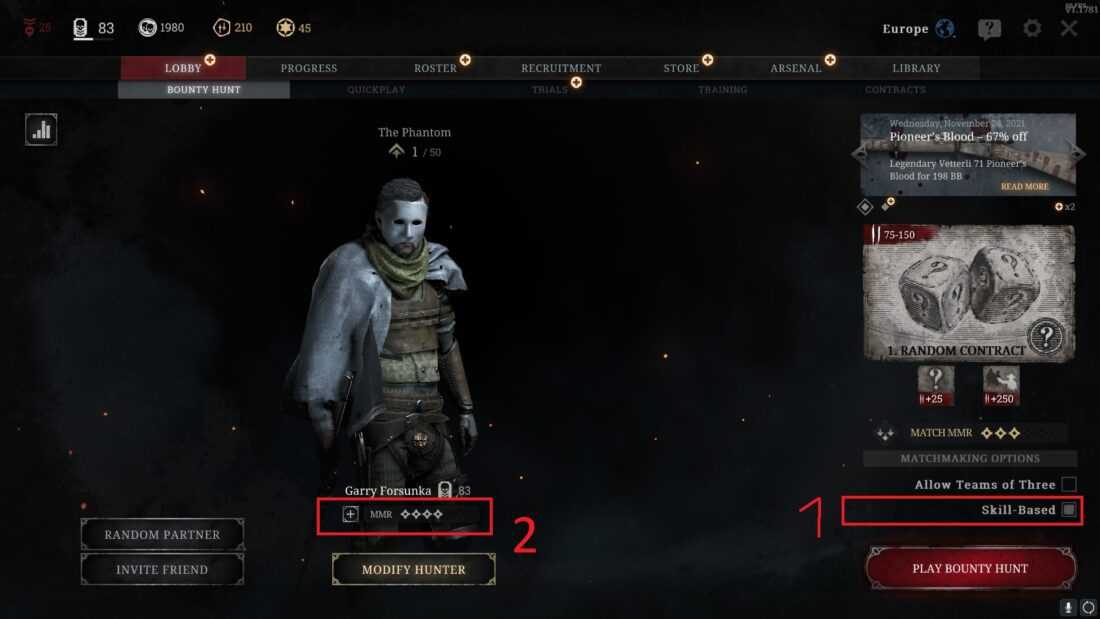Switch to the Progress tab
This screenshot has height=619, width=1100.
[x=309, y=68]
